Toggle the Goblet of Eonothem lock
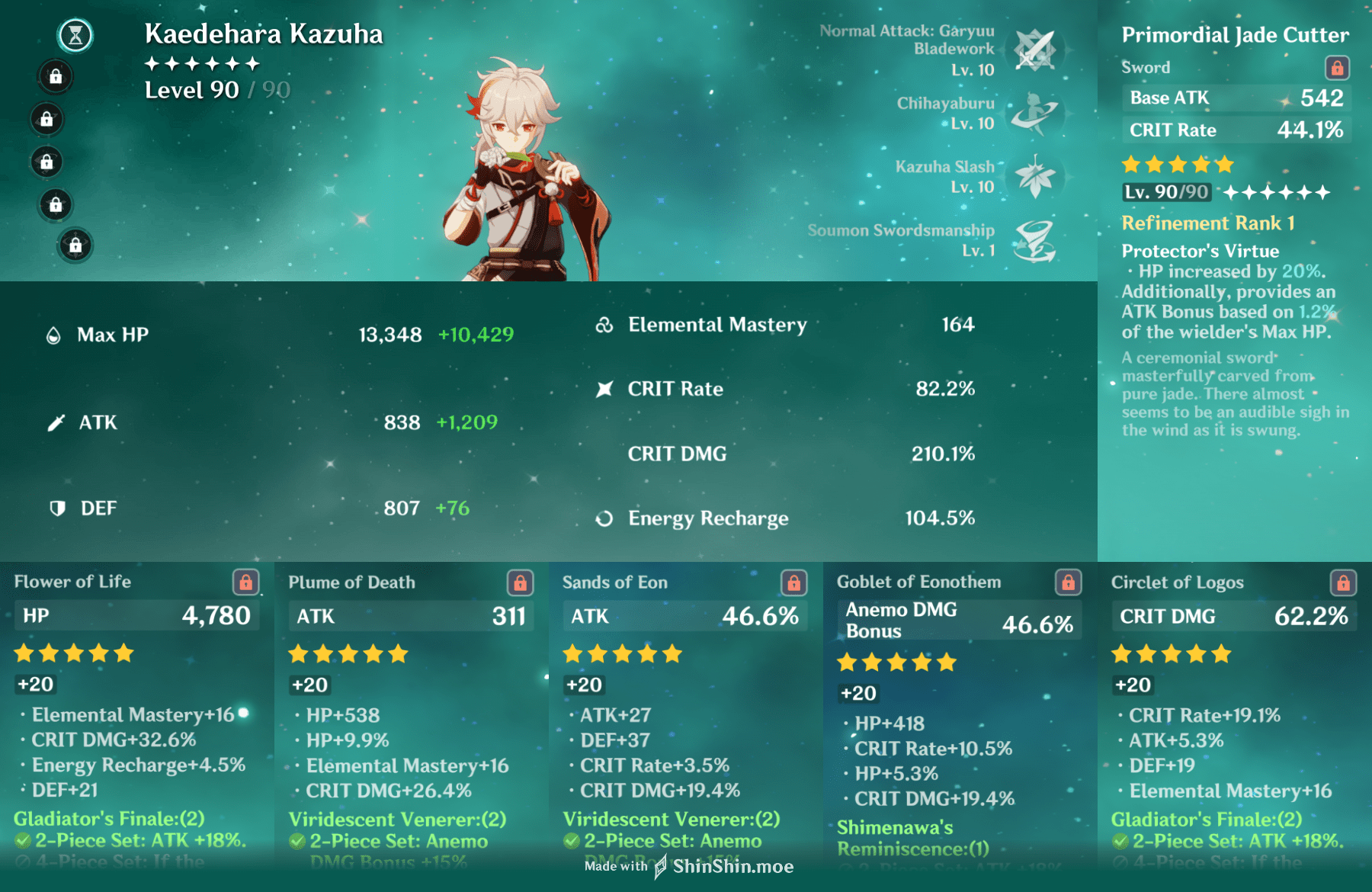This screenshot has width=1372, height=892. (1068, 582)
